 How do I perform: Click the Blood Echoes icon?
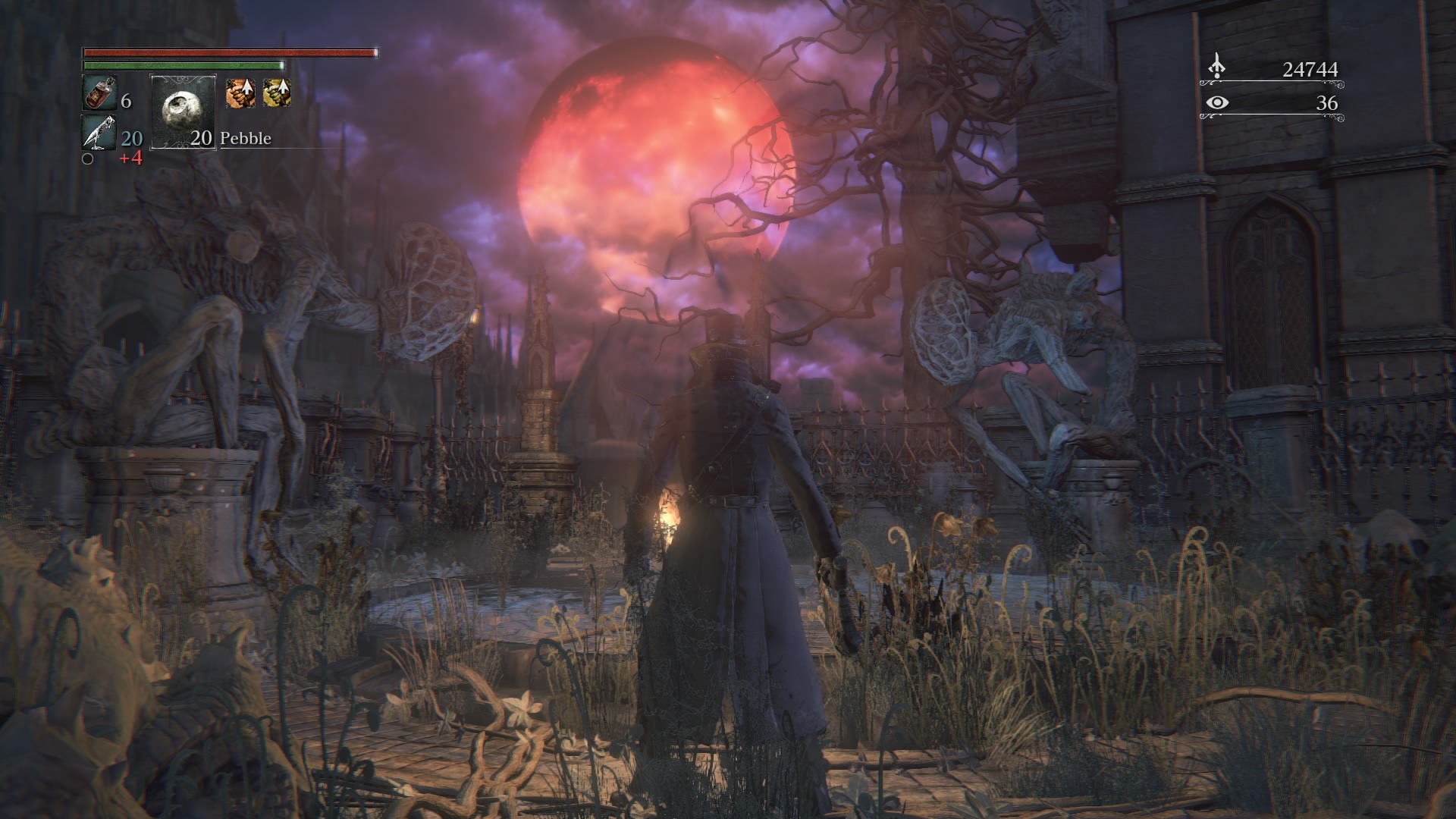(1216, 67)
